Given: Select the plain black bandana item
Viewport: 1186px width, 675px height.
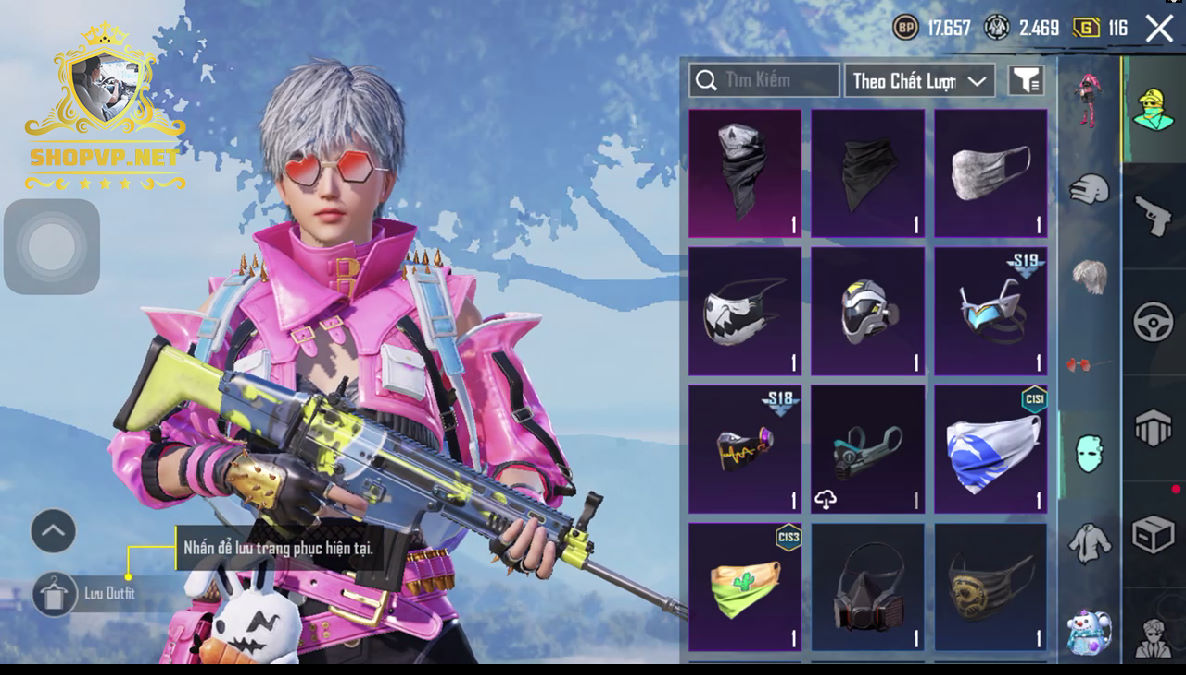Looking at the screenshot, I should (868, 173).
